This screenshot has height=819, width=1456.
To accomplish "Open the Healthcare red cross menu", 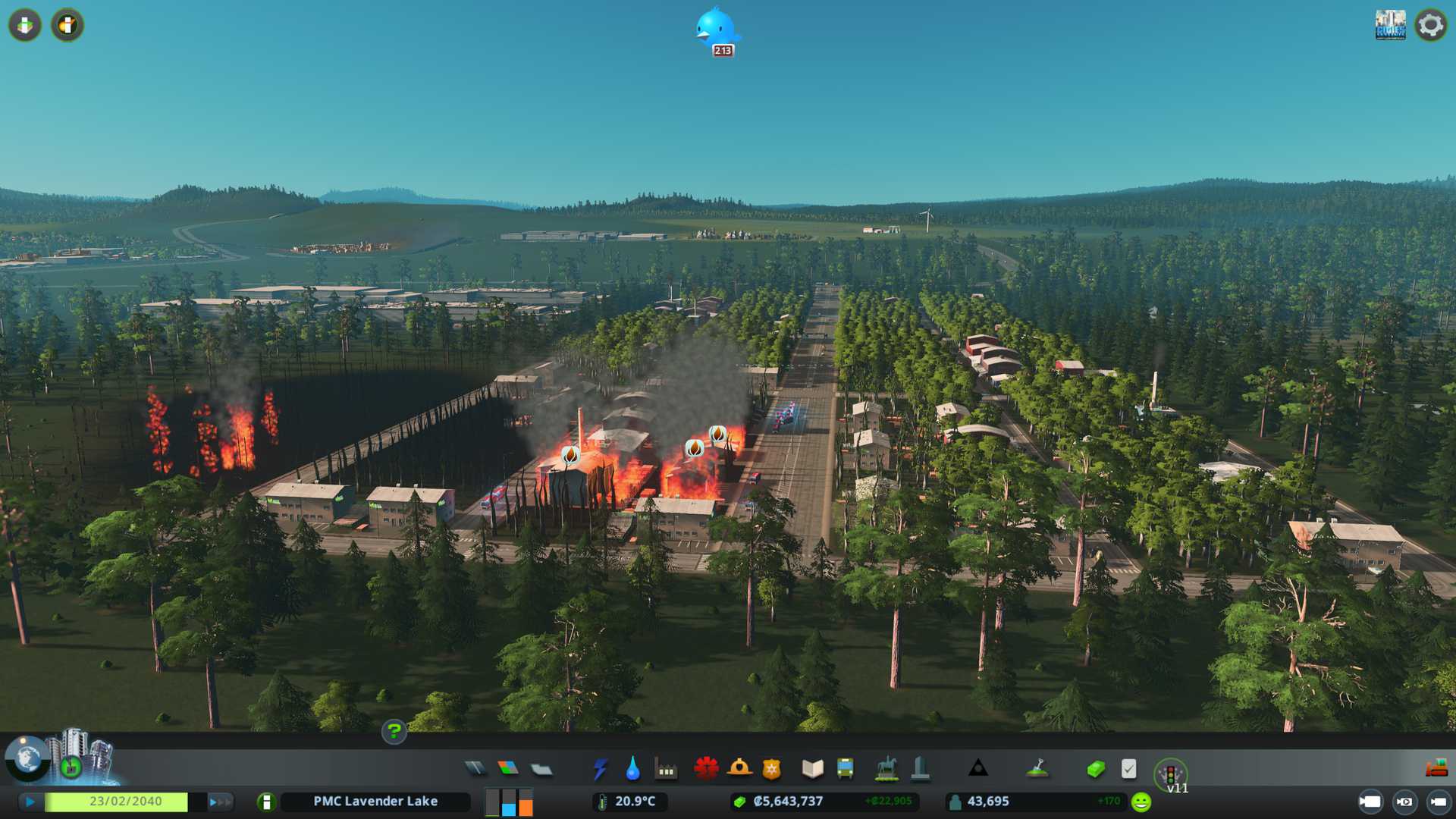I will point(706,769).
